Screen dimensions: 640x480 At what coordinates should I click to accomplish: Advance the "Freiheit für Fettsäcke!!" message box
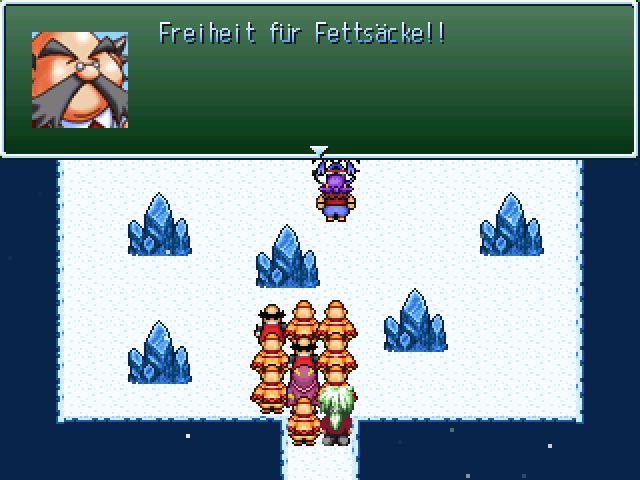[x=320, y=80]
